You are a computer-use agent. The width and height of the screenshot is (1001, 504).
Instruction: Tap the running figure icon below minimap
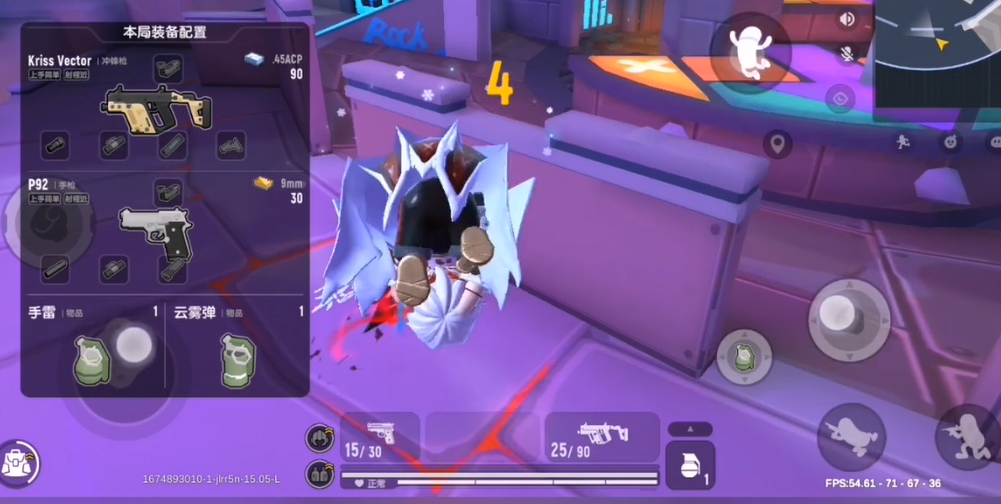point(903,142)
